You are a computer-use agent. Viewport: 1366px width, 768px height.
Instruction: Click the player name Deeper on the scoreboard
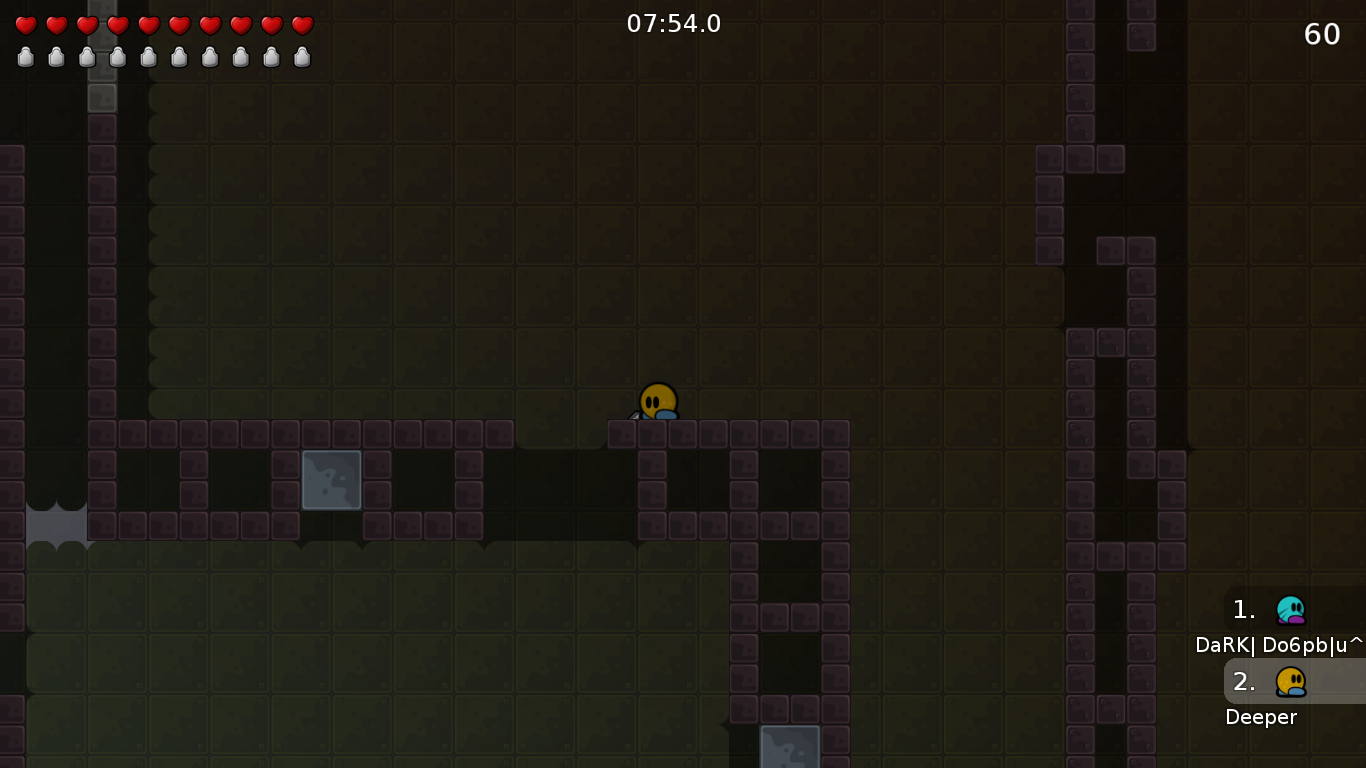1261,717
